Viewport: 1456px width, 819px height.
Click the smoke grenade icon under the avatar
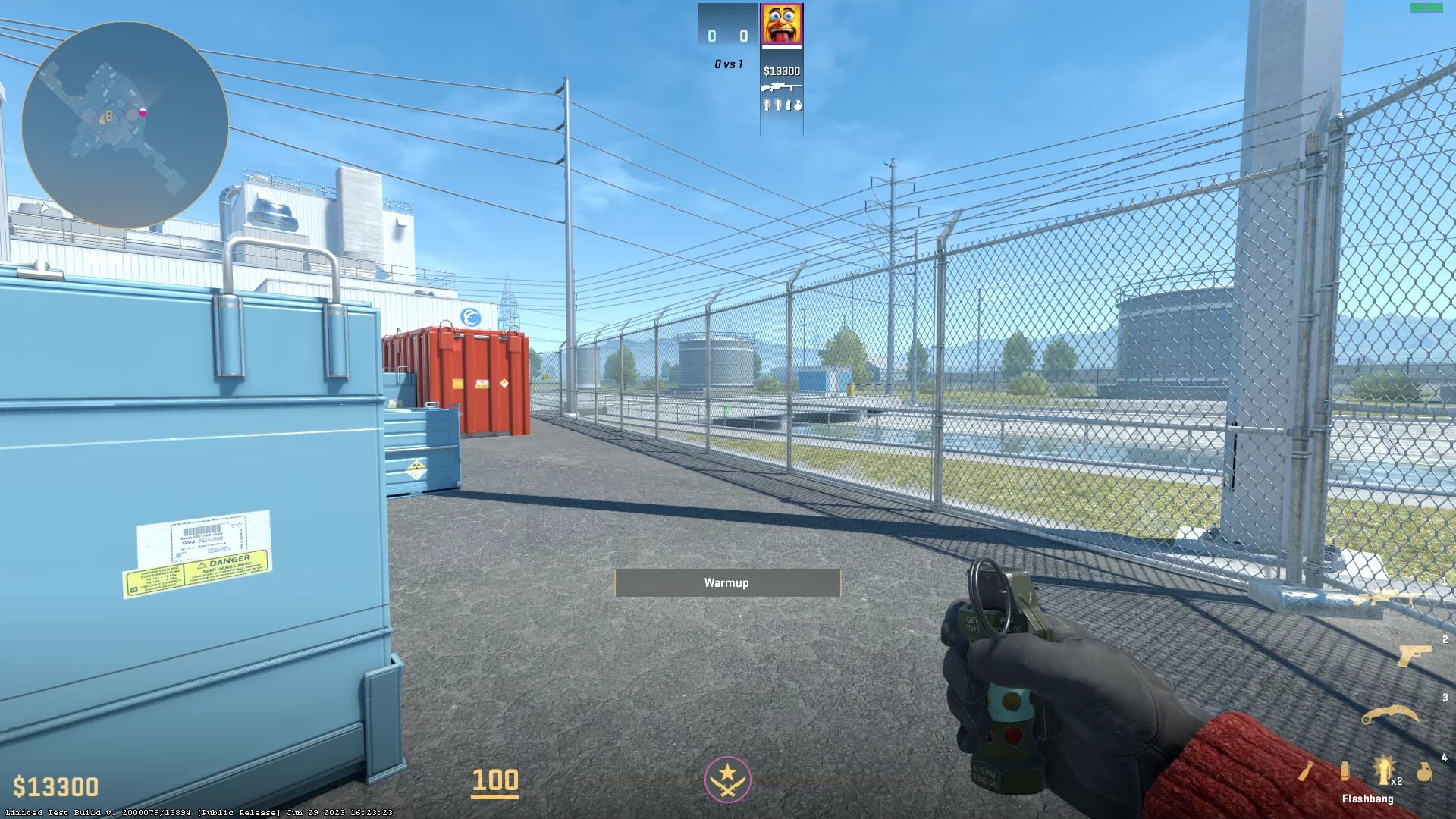click(789, 105)
